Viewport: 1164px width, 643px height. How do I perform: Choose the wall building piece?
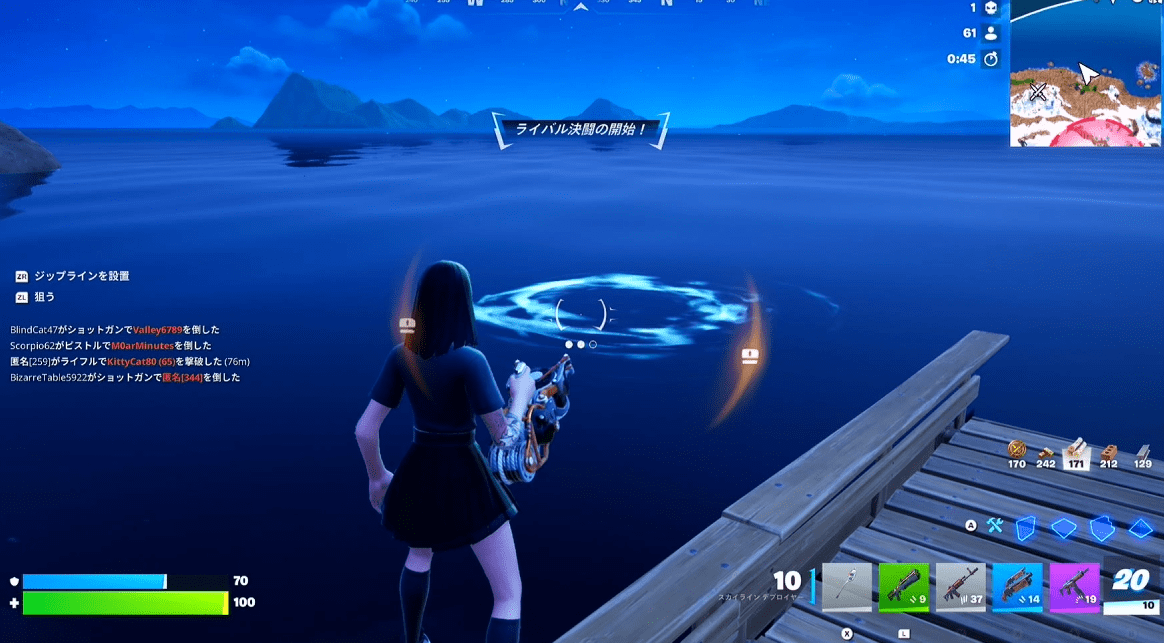[1025, 527]
